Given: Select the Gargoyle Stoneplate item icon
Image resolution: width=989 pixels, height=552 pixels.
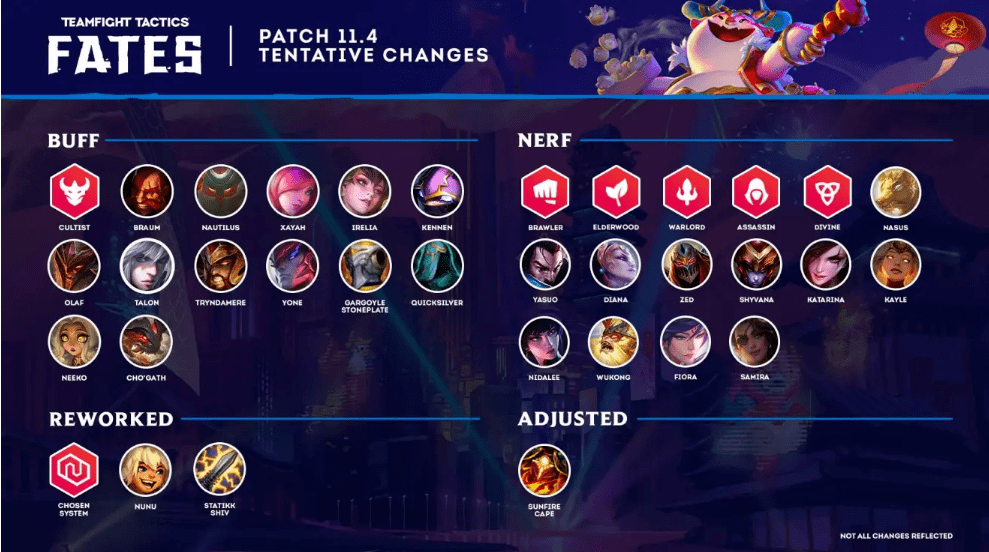Looking at the screenshot, I should click(365, 266).
